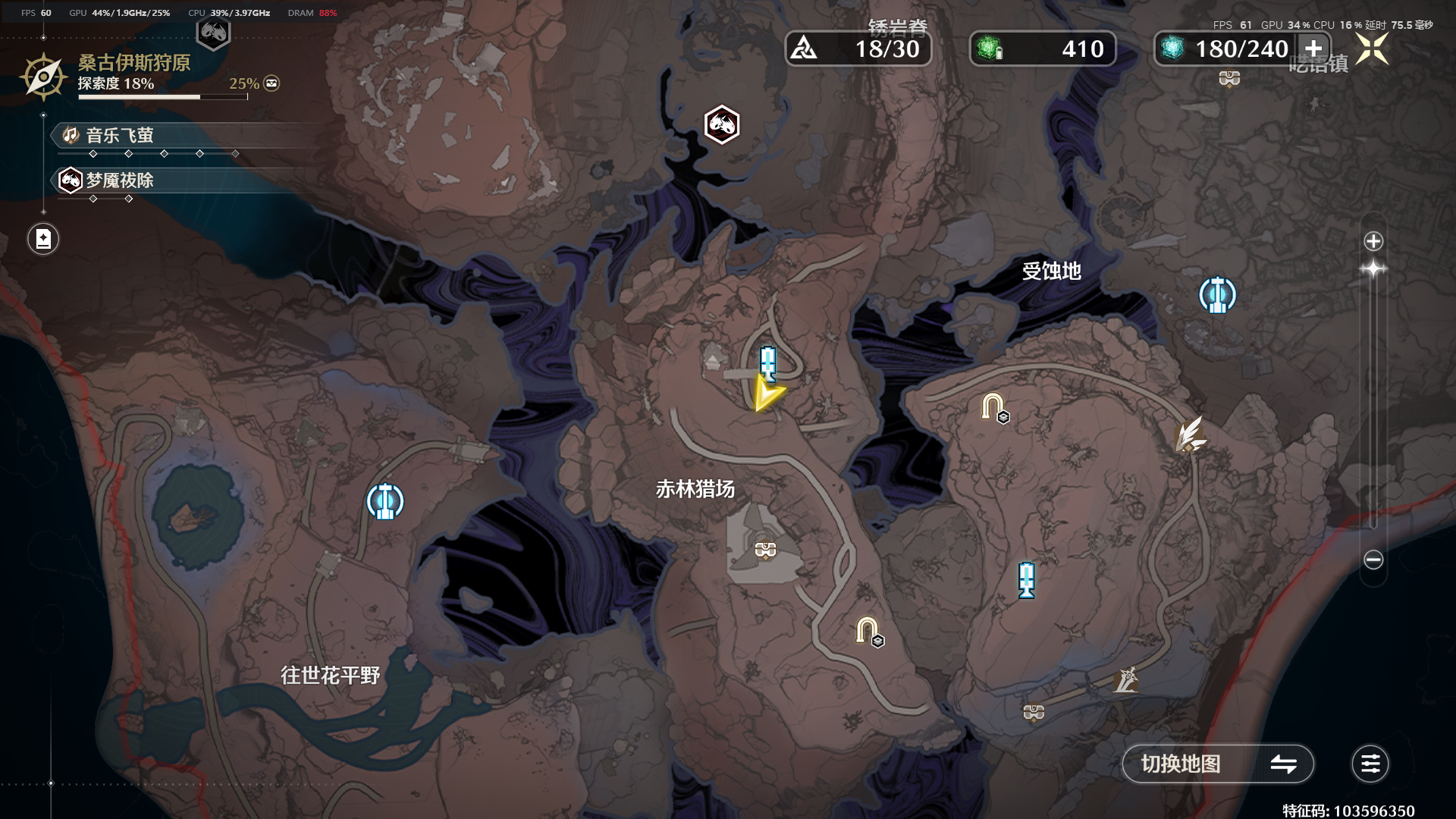Select the chest marker in central 赤林猎场
This screenshot has width=1456, height=819.
pyautogui.click(x=764, y=548)
